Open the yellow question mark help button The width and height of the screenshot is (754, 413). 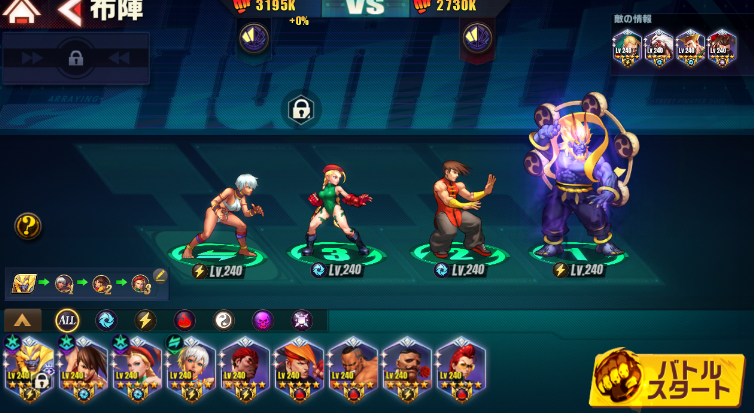coord(28,226)
